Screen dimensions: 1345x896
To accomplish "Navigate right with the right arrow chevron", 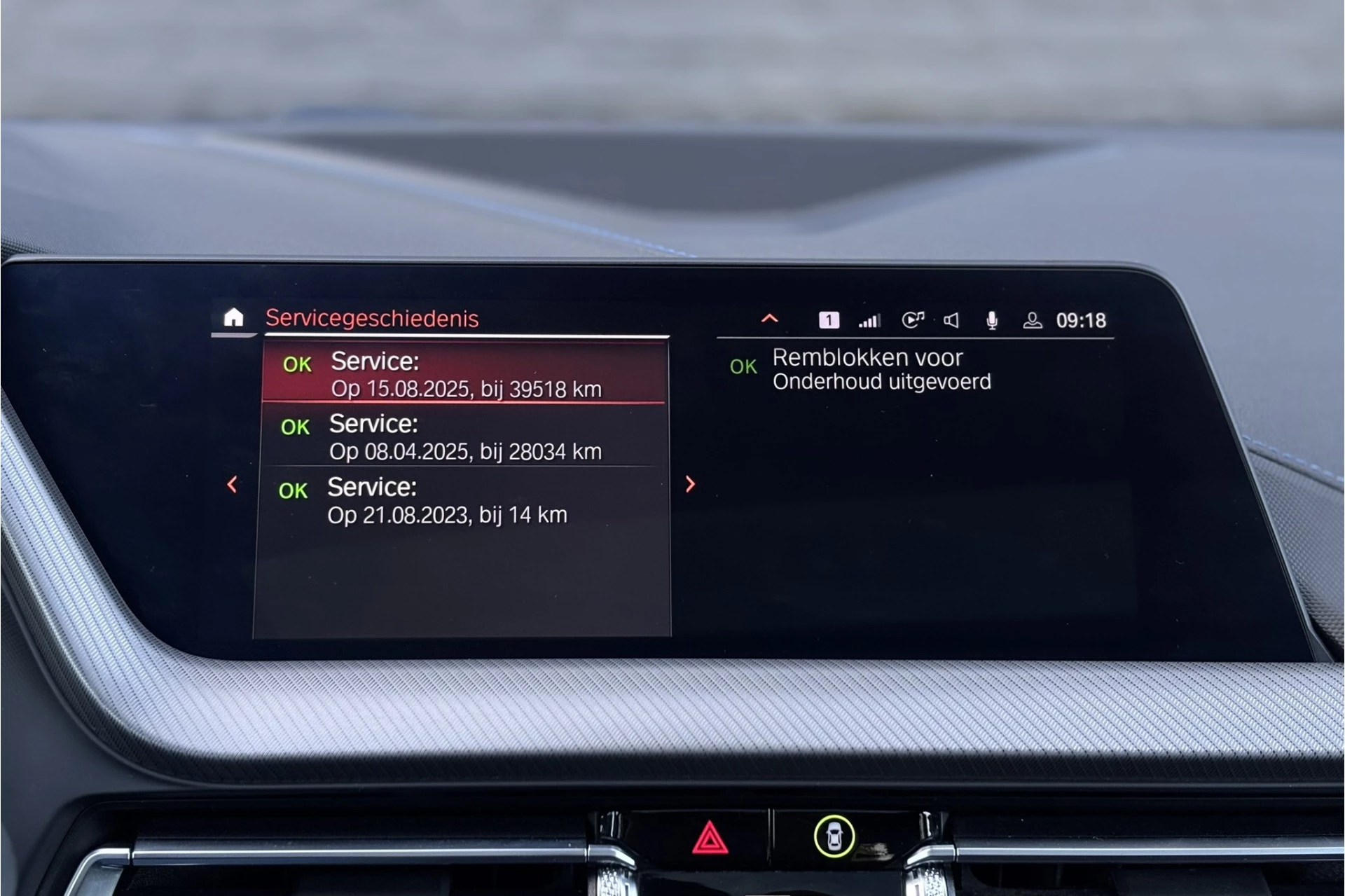I will (x=691, y=484).
